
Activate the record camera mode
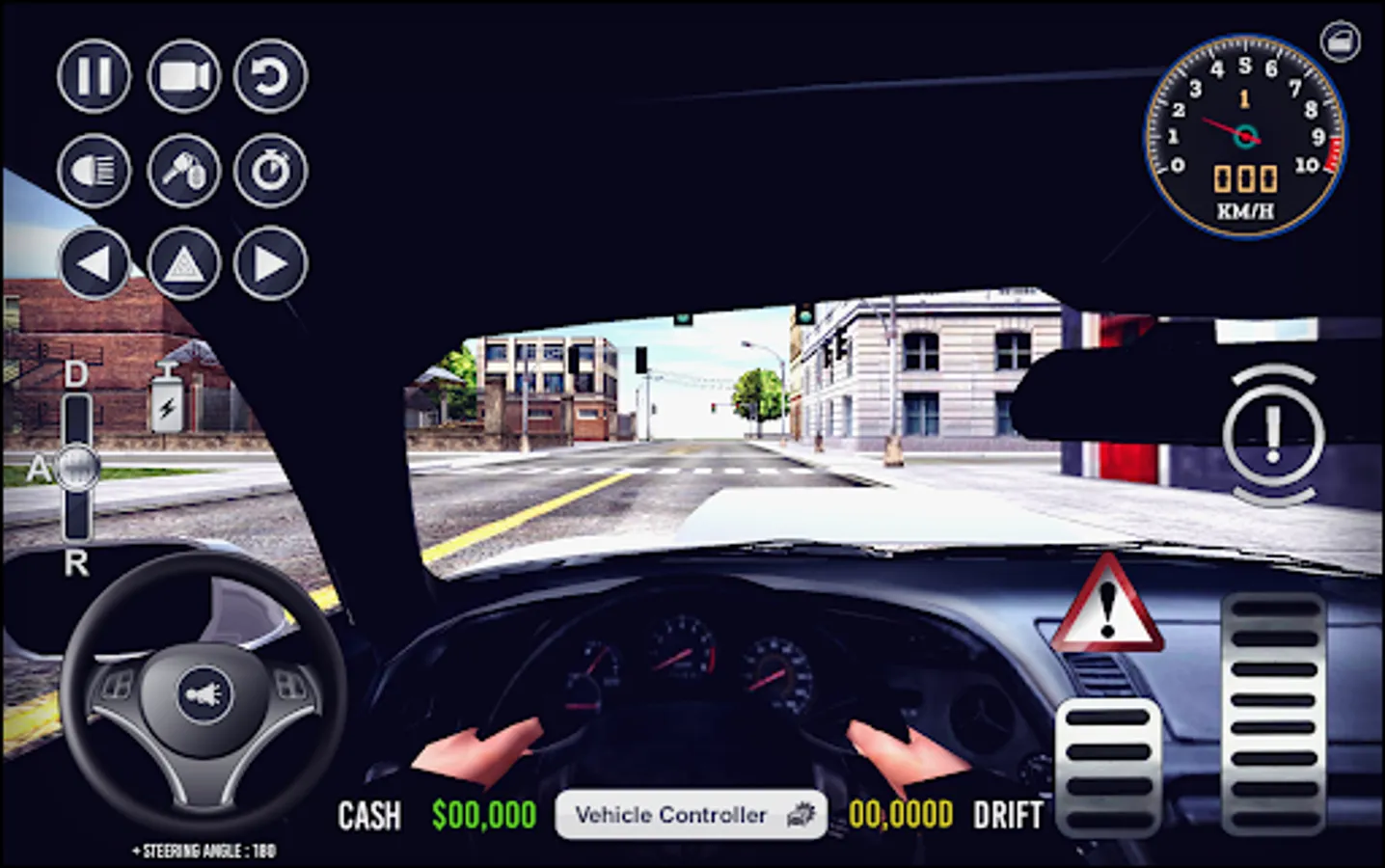pyautogui.click(x=183, y=76)
